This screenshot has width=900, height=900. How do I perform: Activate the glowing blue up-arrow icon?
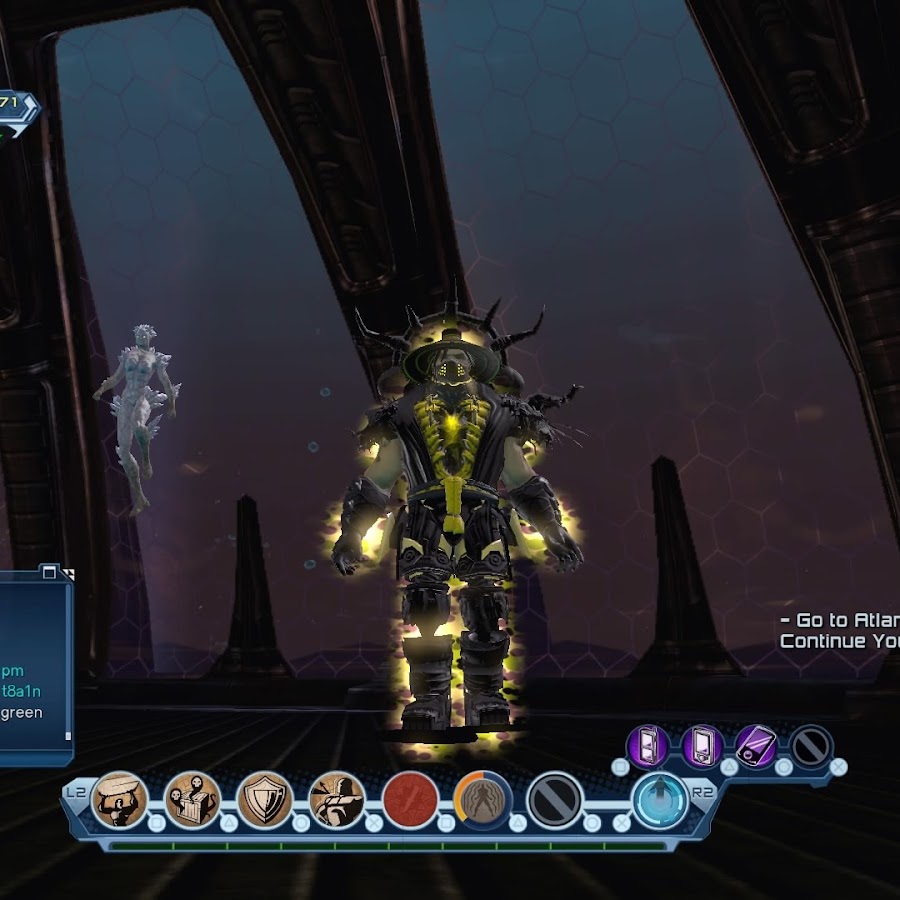coord(660,800)
